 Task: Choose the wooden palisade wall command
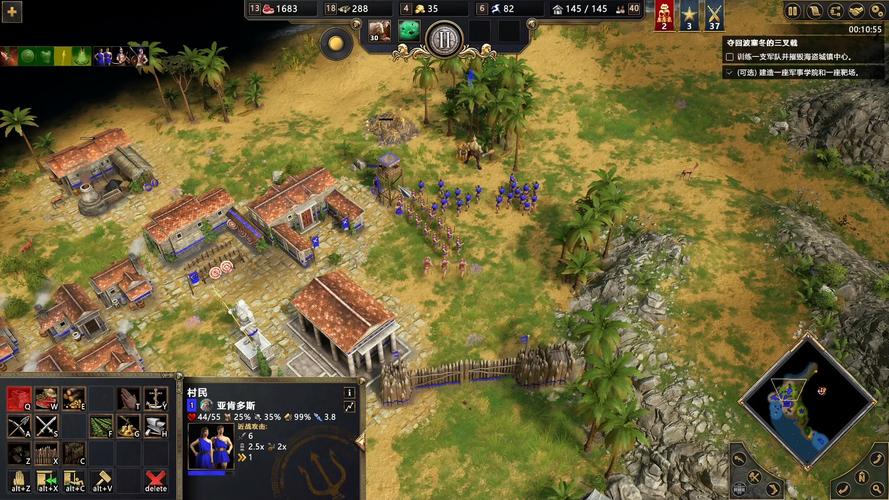tap(46, 454)
